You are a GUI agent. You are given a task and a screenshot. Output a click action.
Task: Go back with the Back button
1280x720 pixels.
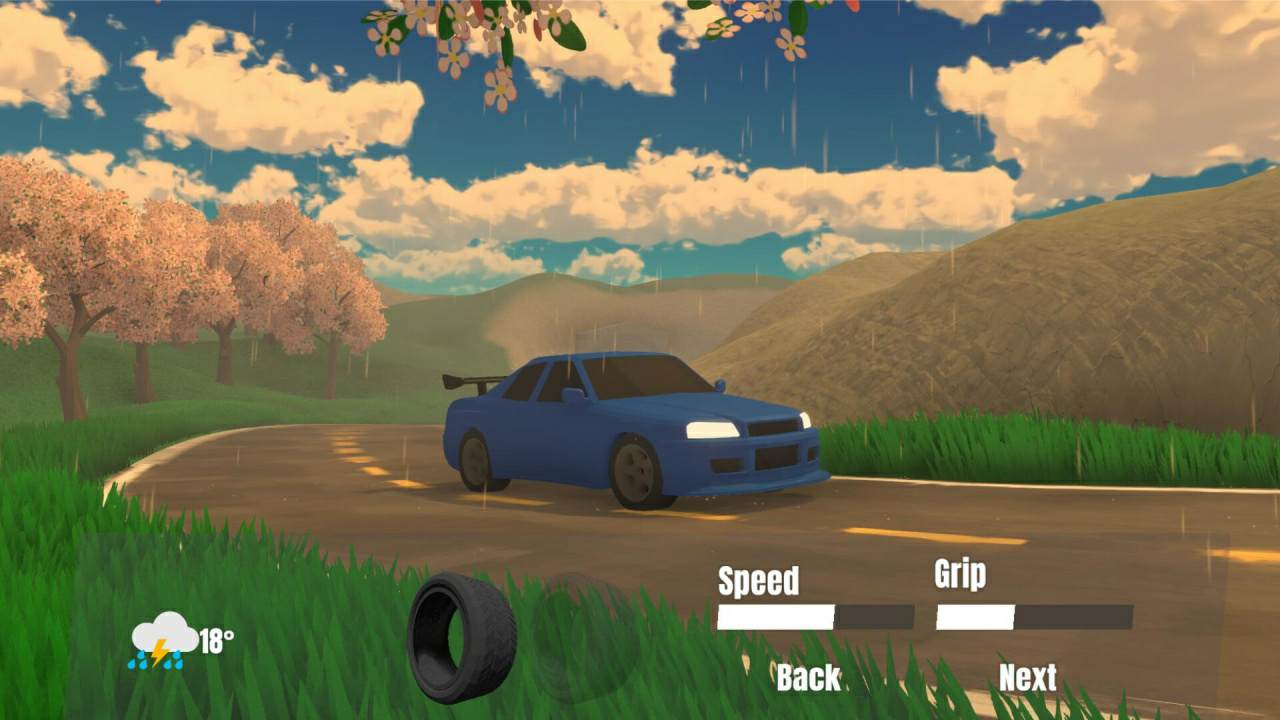coord(808,677)
